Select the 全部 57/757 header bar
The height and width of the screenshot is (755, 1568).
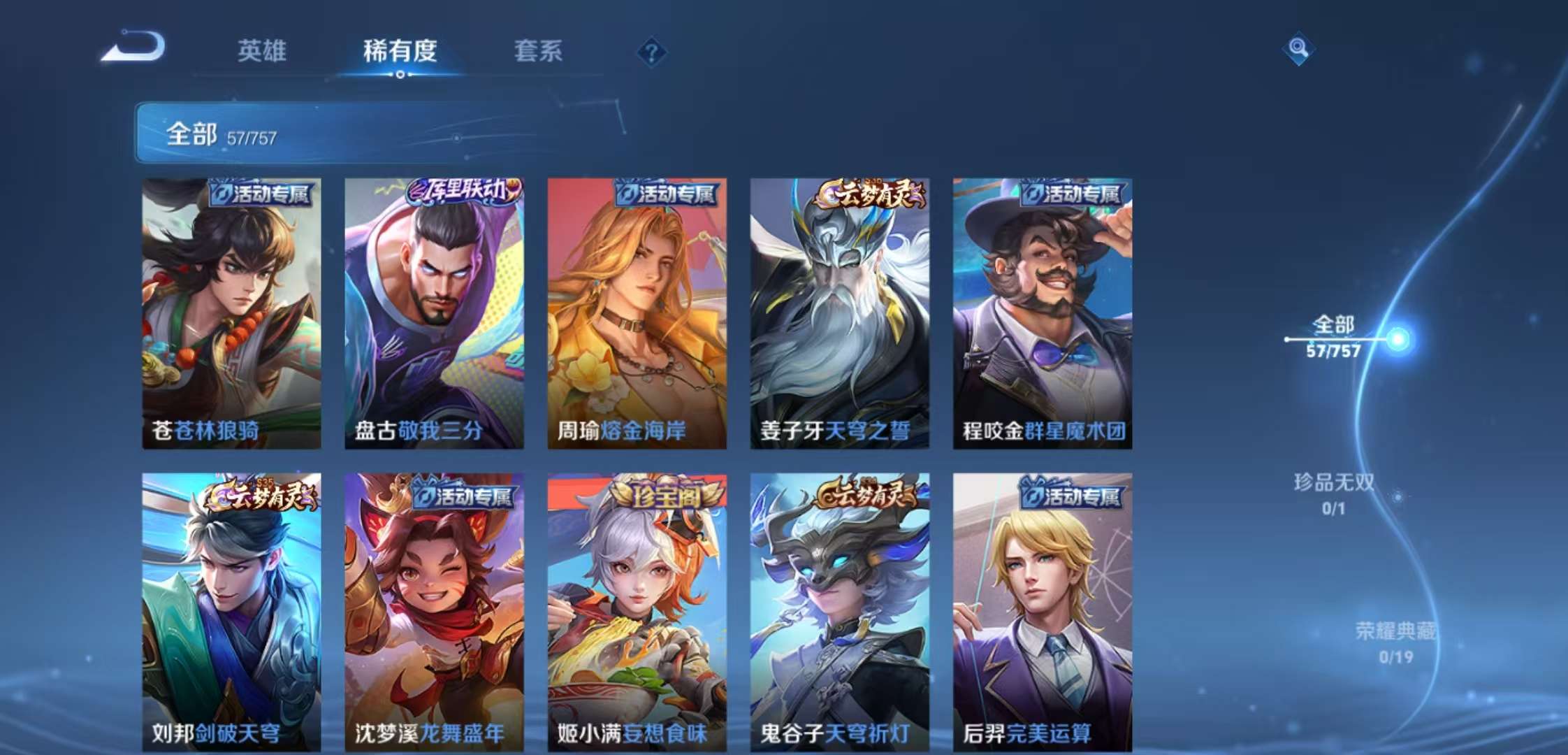[377, 133]
